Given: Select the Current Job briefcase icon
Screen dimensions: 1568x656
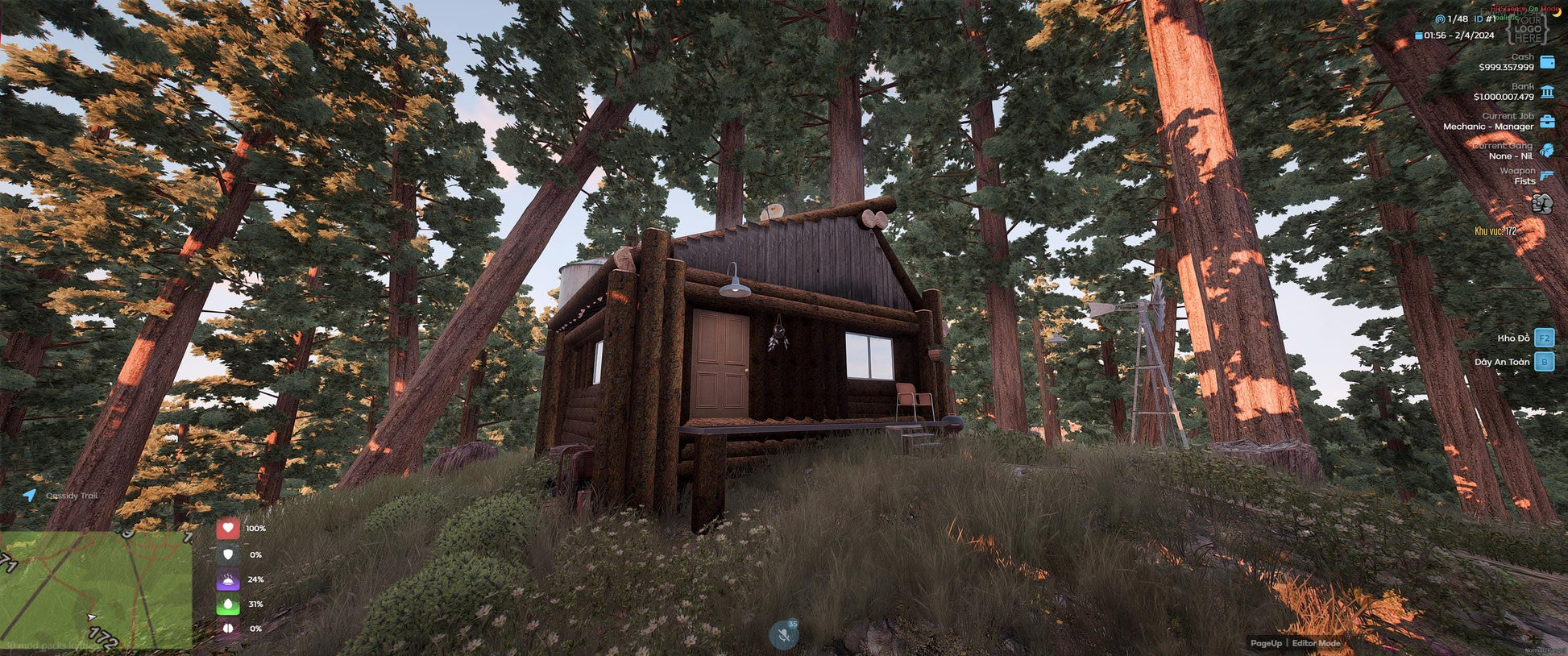Looking at the screenshot, I should [x=1547, y=122].
